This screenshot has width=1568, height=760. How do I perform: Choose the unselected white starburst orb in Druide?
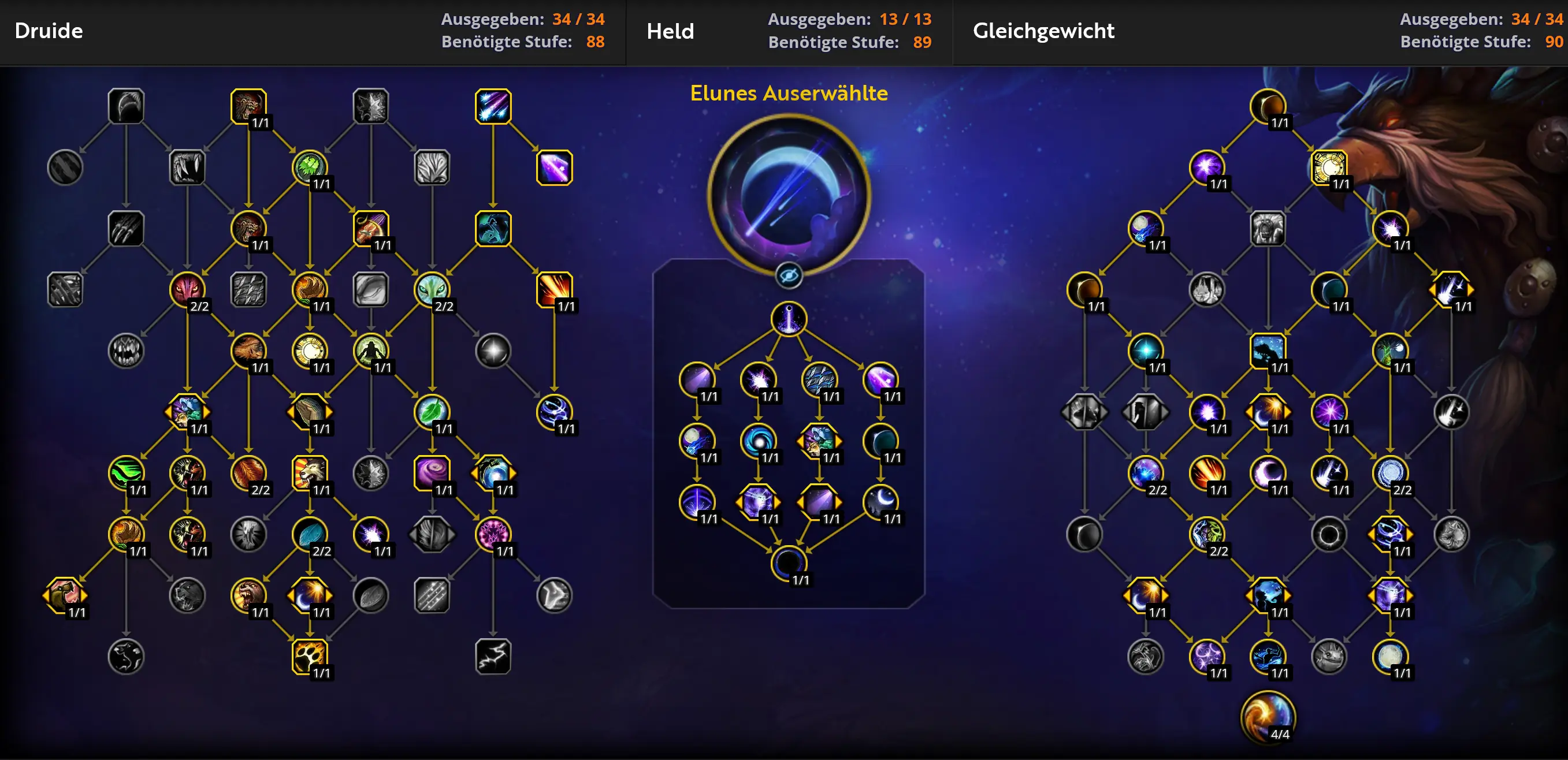tap(492, 351)
